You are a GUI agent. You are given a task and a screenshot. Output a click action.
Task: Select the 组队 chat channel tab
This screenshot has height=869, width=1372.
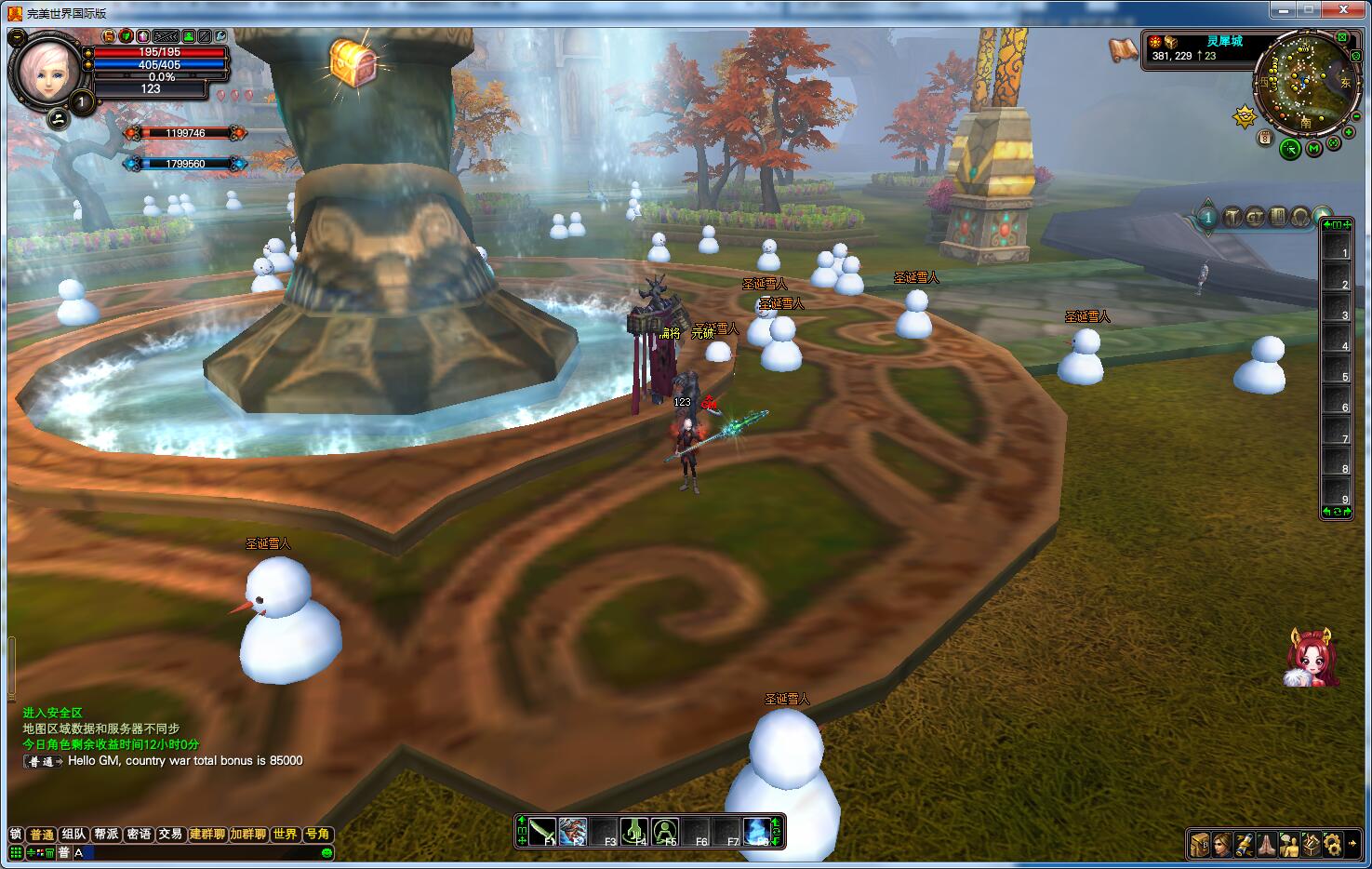(74, 834)
